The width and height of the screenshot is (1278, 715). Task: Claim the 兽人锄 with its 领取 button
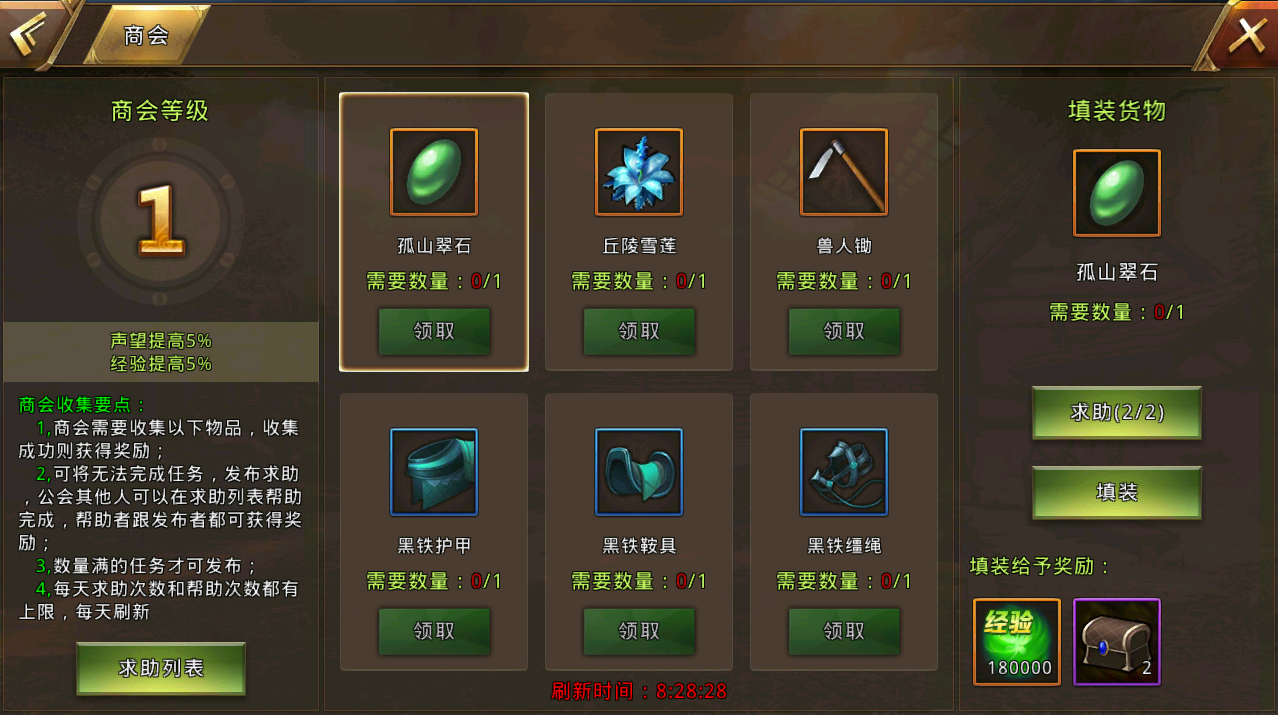click(x=844, y=331)
